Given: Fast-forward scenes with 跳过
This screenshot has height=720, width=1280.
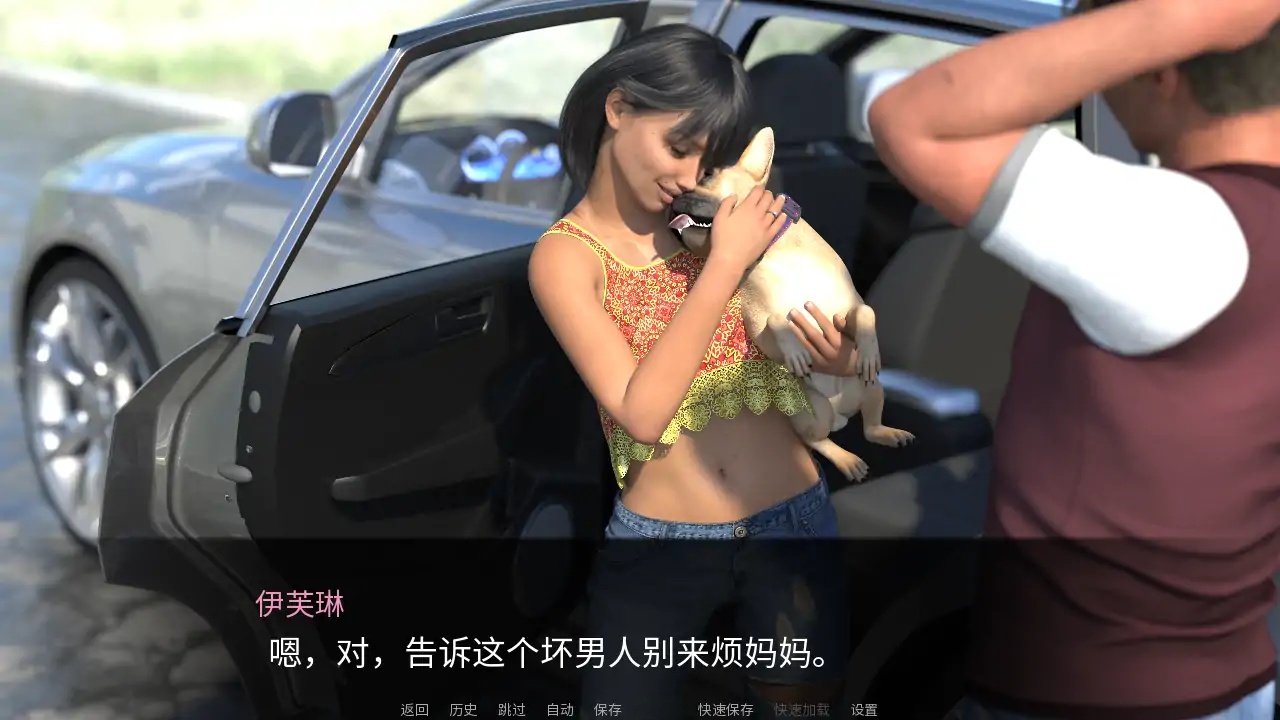Looking at the screenshot, I should (x=509, y=708).
